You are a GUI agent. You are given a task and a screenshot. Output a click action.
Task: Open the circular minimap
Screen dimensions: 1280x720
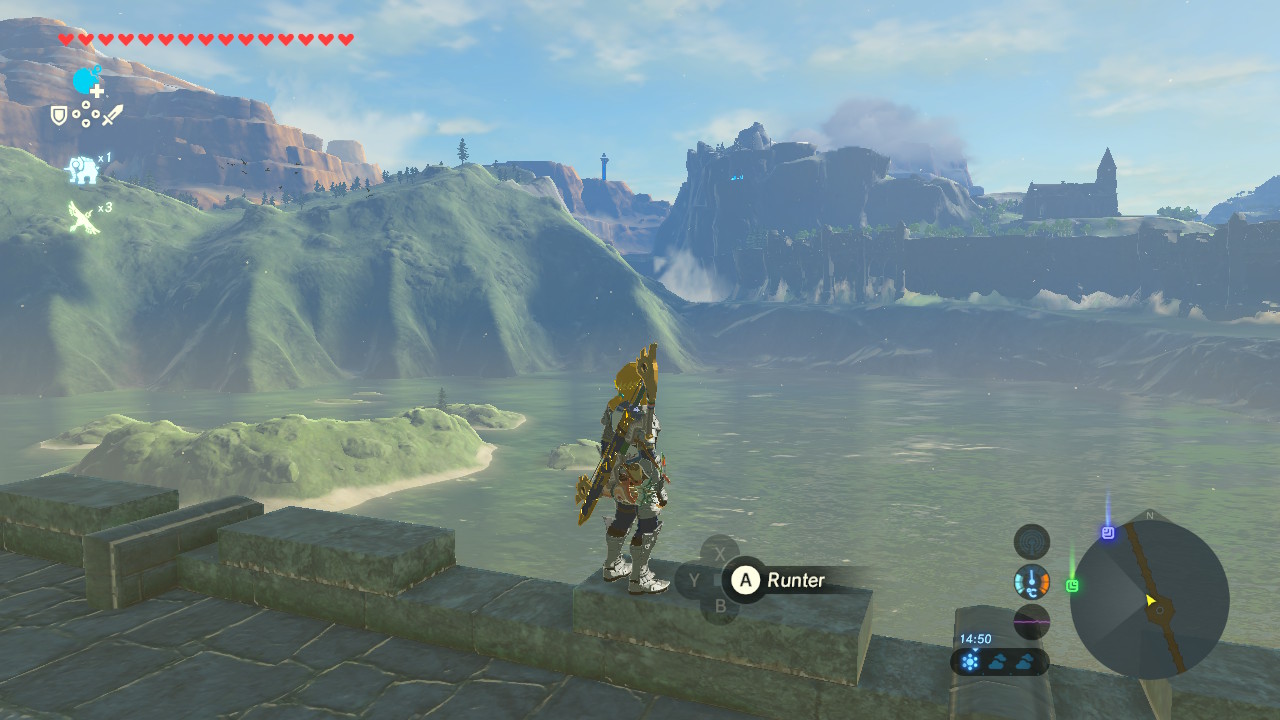point(1149,600)
